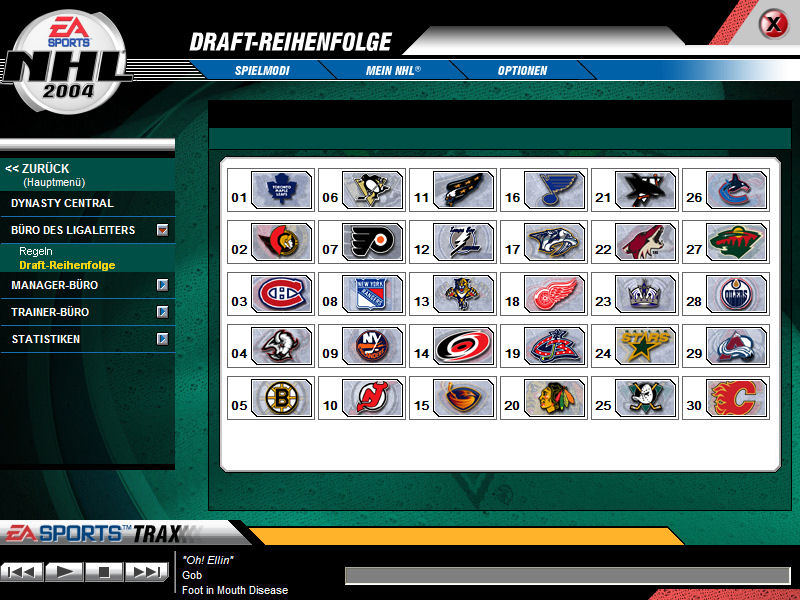Screen dimensions: 800x600
Task: Open the Mein NHL menu
Action: click(393, 71)
